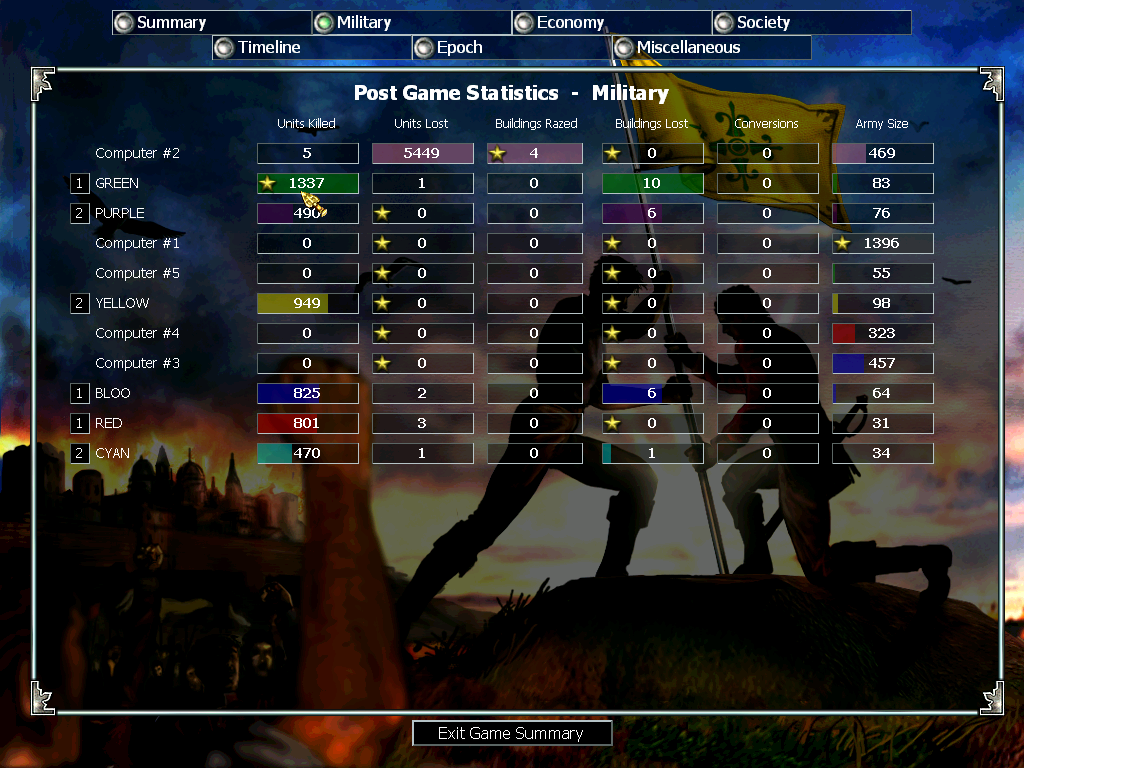Select the Military statistics tab
This screenshot has width=1137, height=768.
tap(411, 23)
